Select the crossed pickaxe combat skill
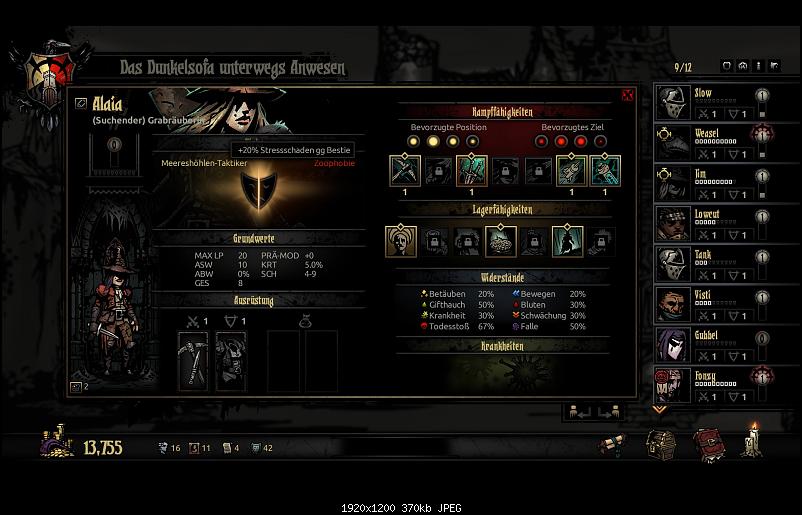The height and width of the screenshot is (515, 802). (x=403, y=171)
